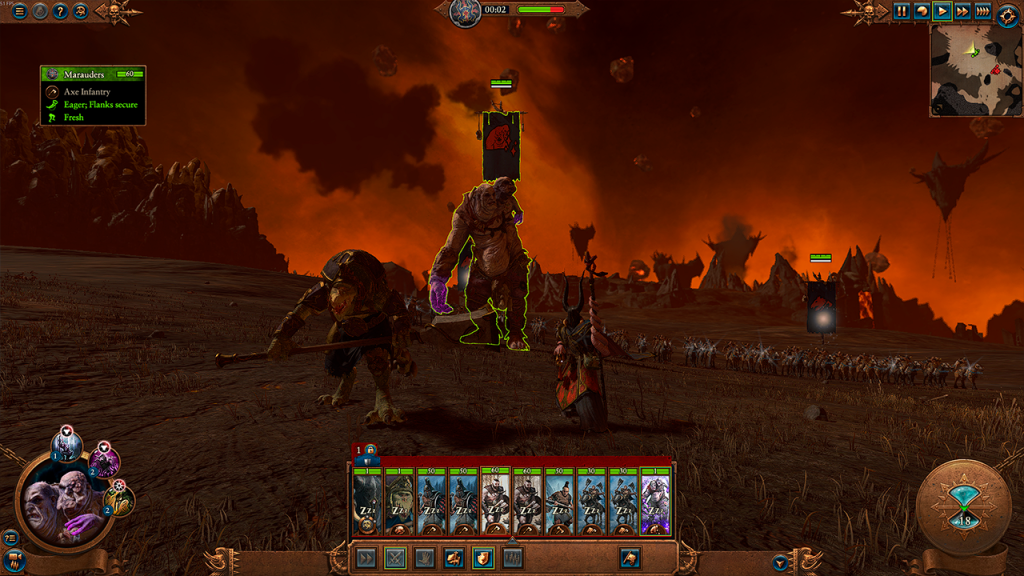The image size is (1024, 576).
Task: Click the double-arrow run toggle button
Action: pyautogui.click(x=367, y=558)
